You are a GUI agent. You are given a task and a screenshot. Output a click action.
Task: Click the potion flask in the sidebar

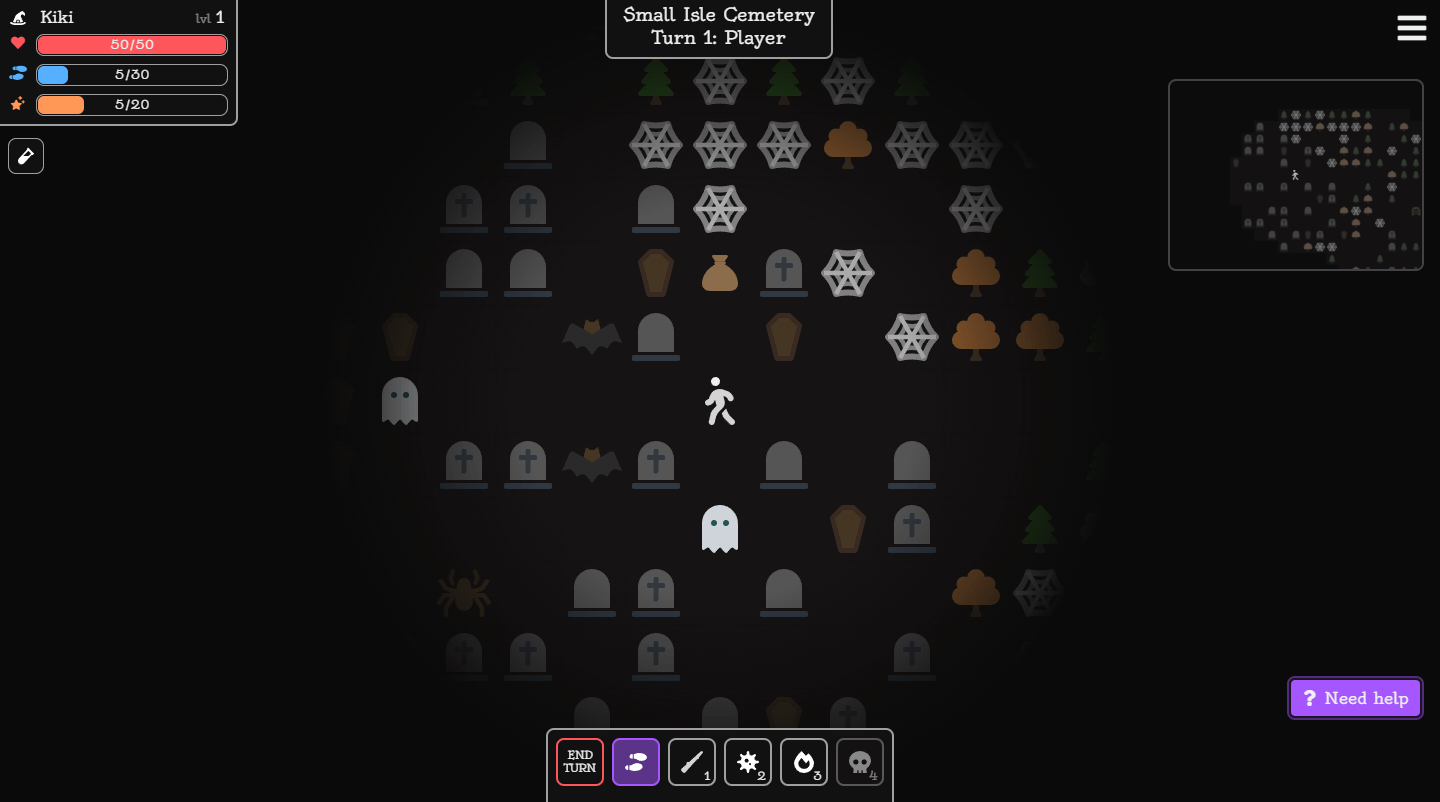tap(26, 156)
